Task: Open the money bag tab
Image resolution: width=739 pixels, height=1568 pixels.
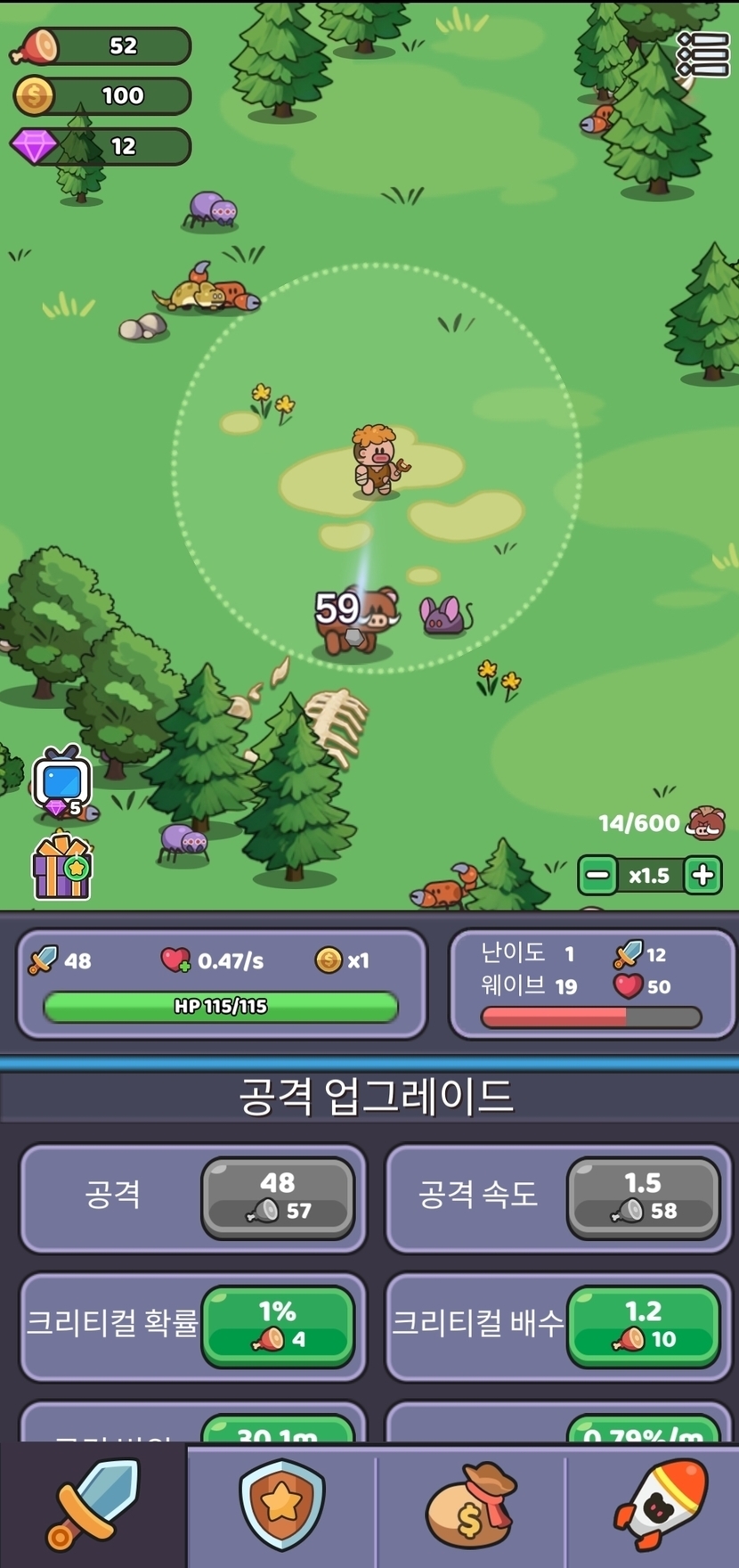Action: 470,1506
